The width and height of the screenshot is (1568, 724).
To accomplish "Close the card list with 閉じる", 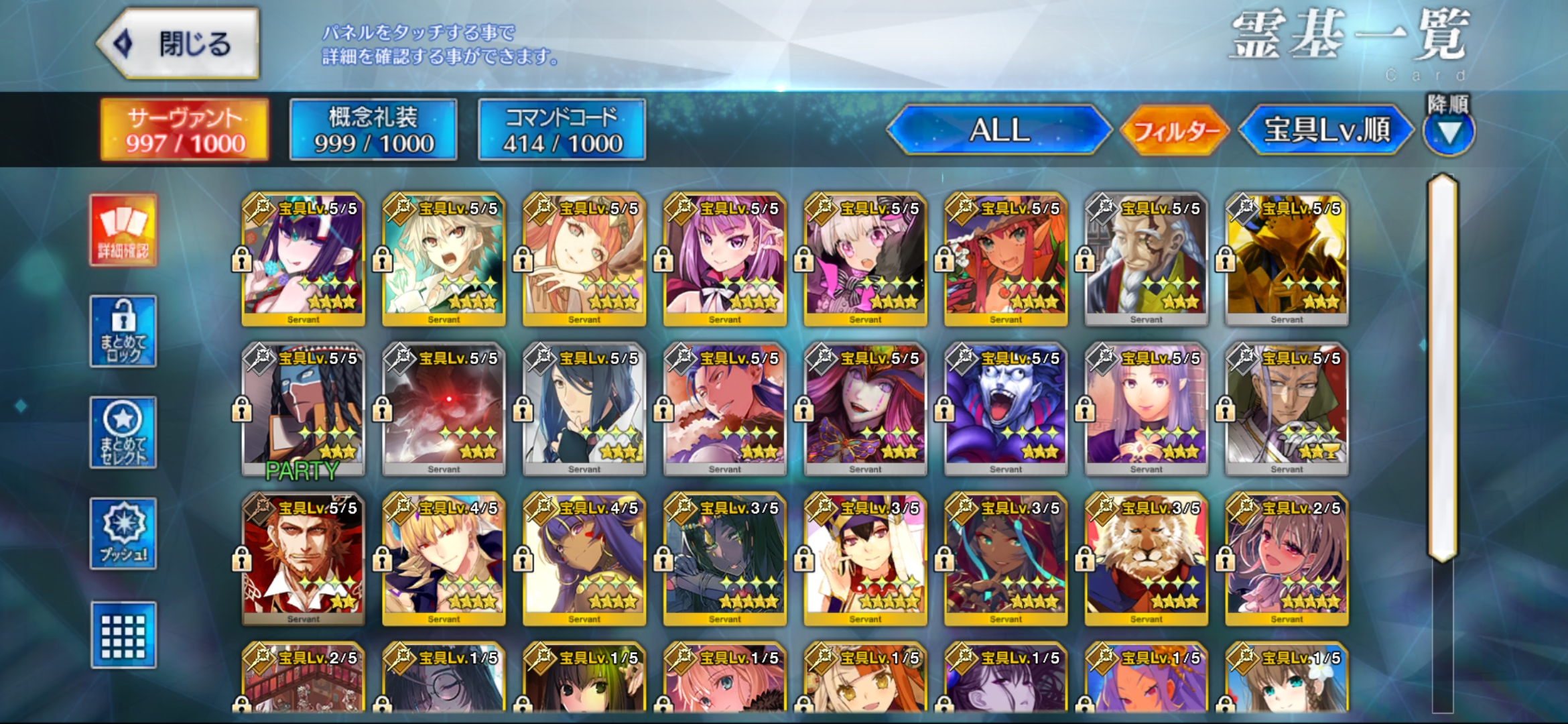I will coord(178,44).
